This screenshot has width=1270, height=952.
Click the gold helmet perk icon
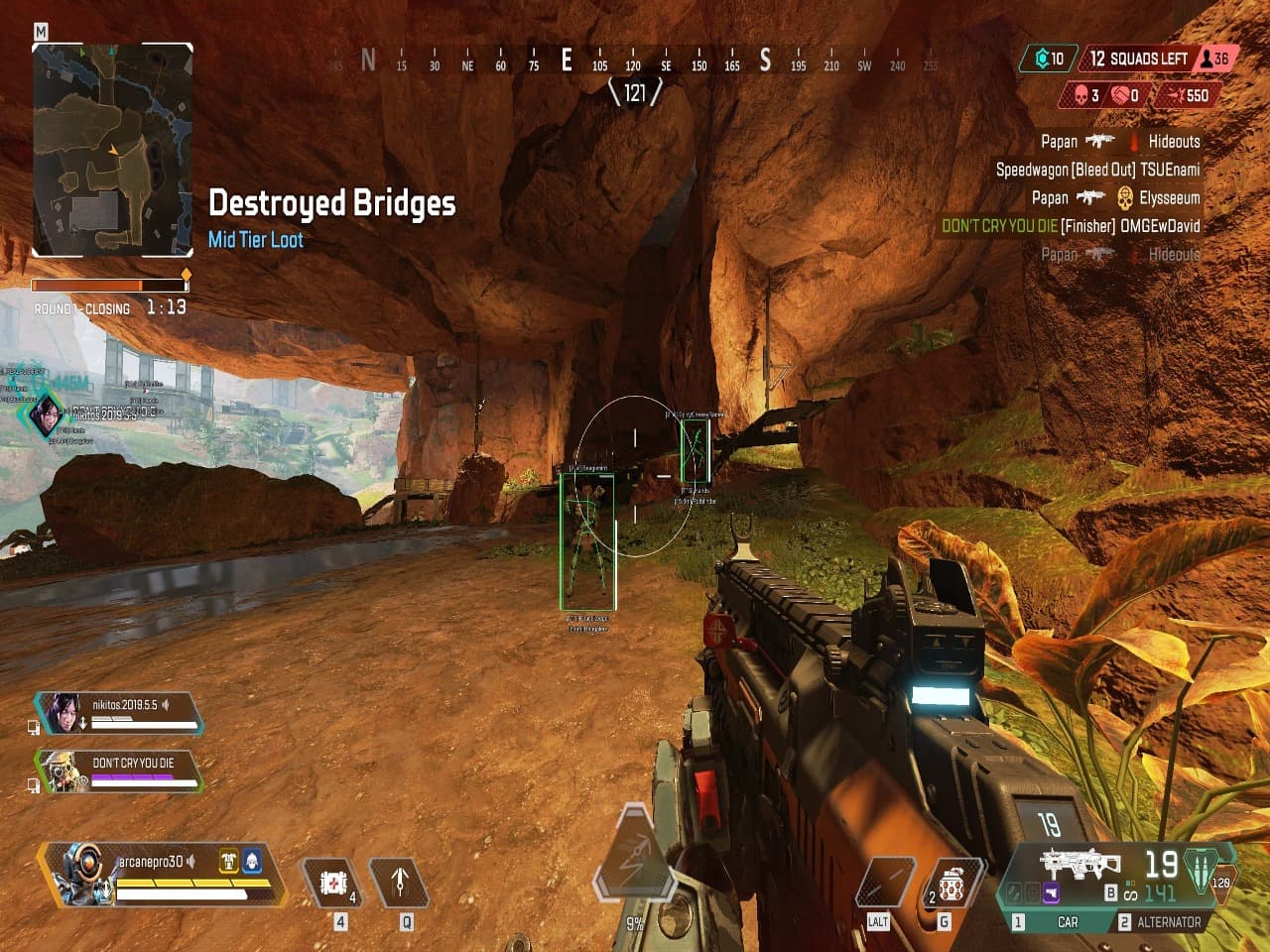pyautogui.click(x=228, y=861)
